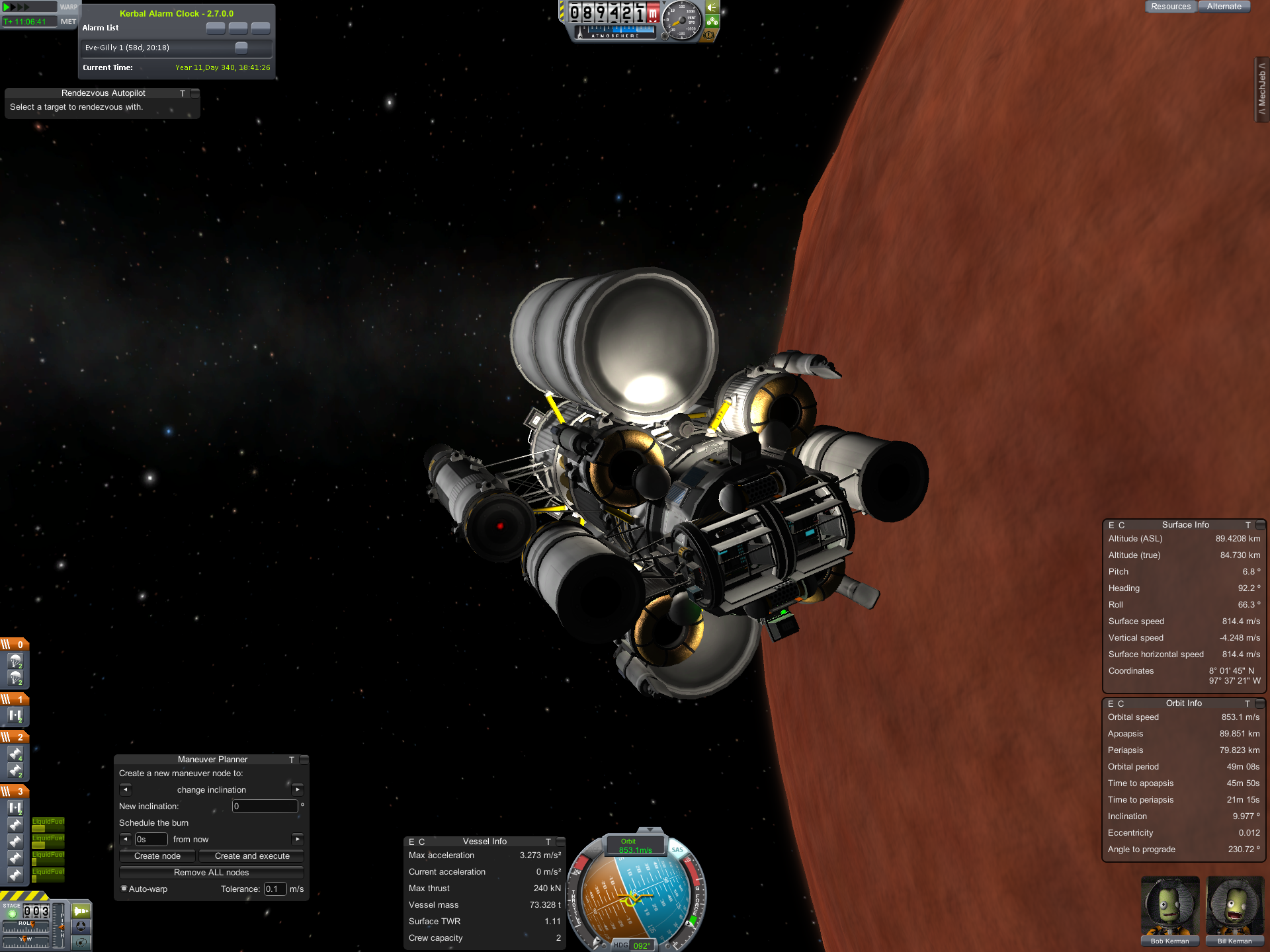Select next maneuver type after change inclination
The image size is (1270, 952).
click(x=298, y=789)
